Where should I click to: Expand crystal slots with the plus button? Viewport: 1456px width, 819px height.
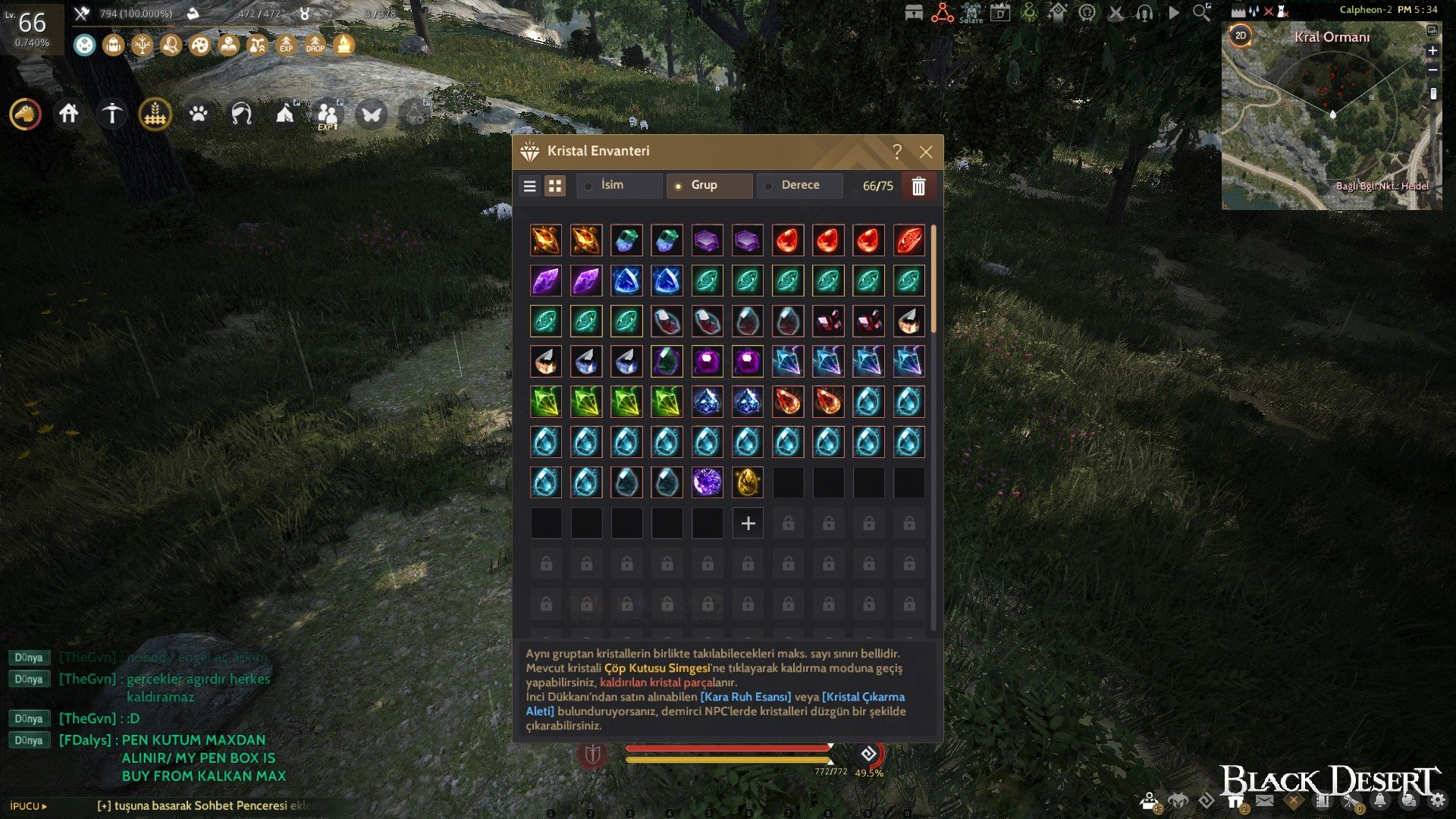748,523
